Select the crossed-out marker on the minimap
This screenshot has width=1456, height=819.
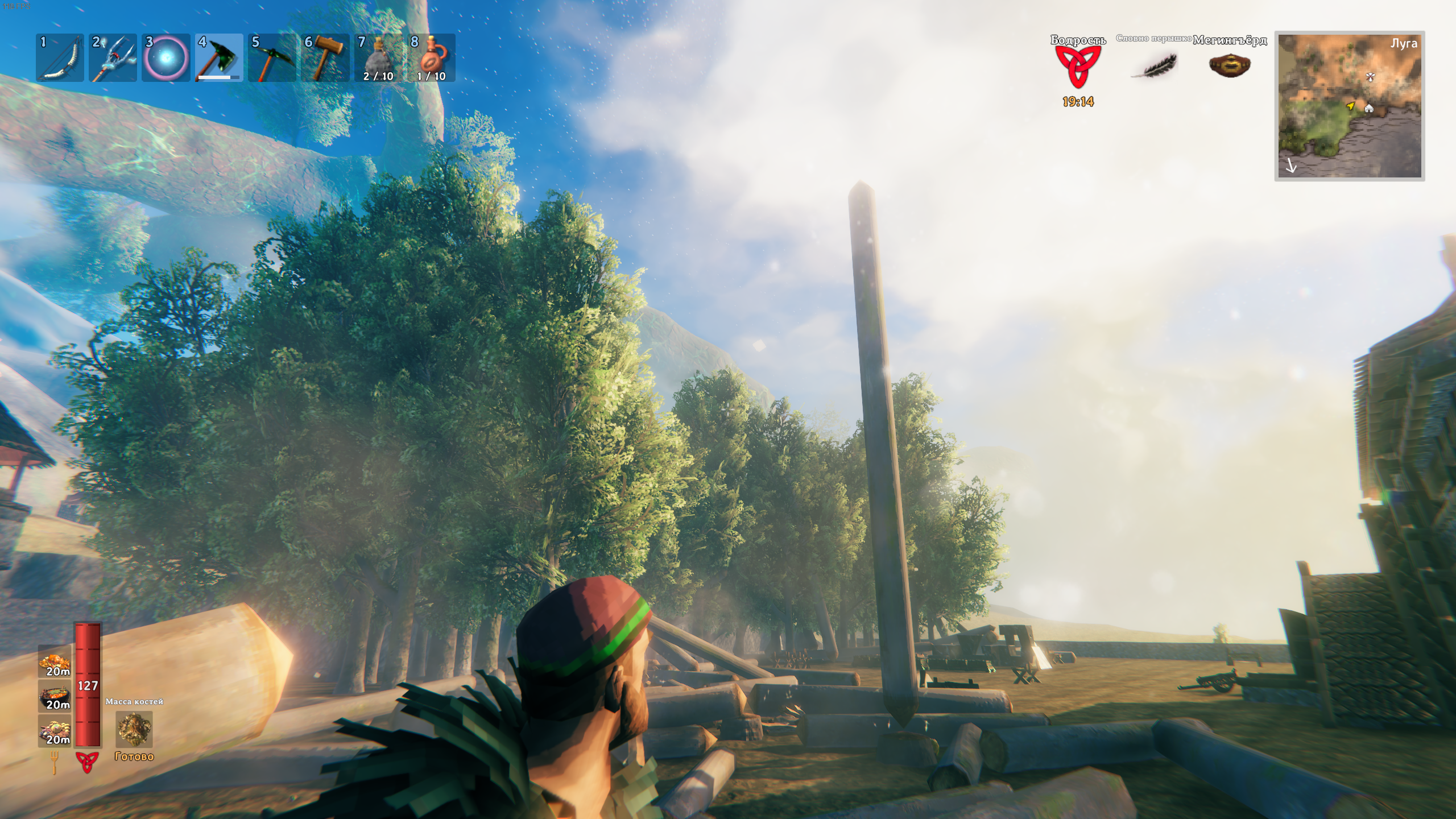click(x=1370, y=77)
